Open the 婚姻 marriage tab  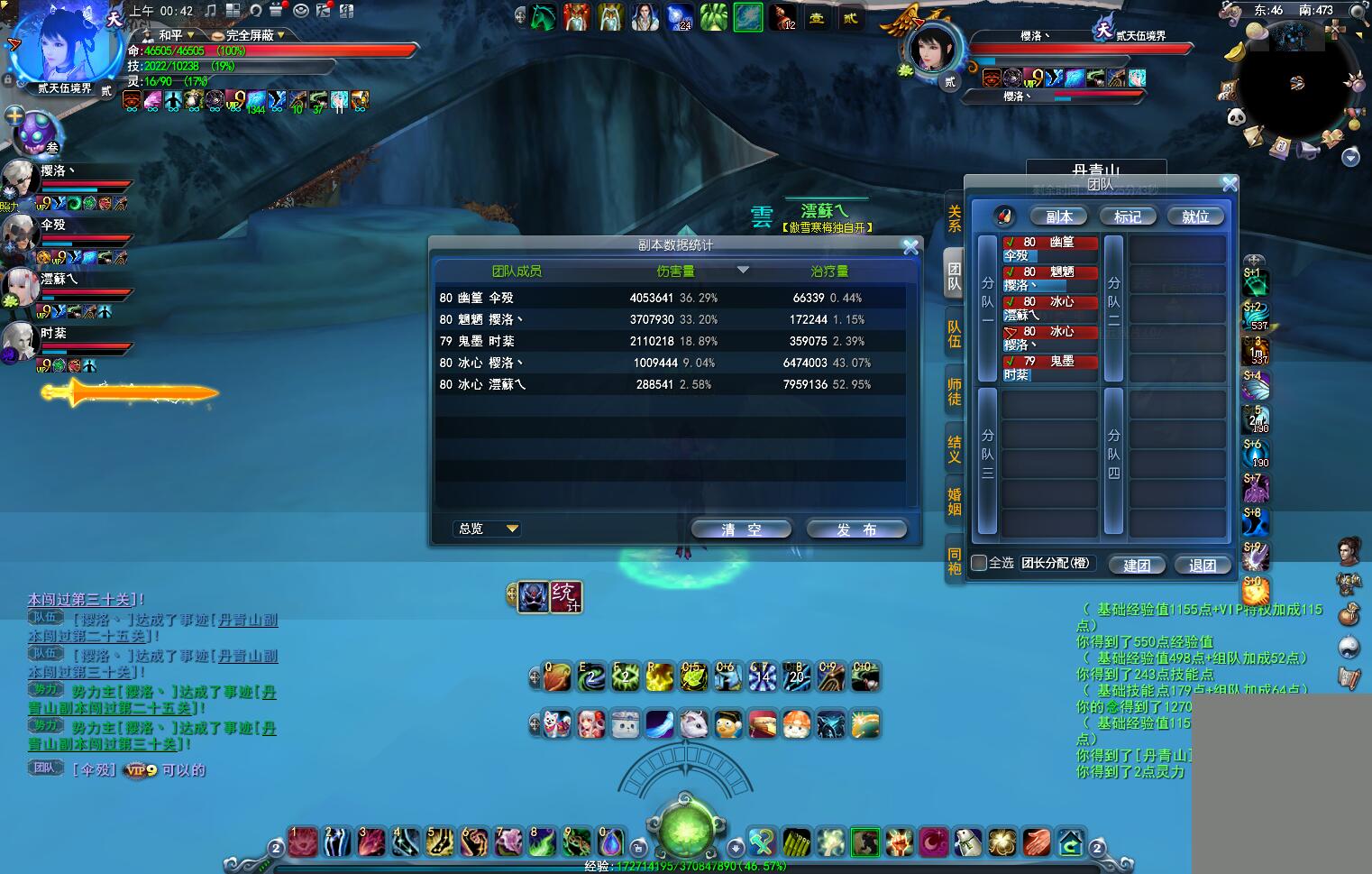[954, 501]
